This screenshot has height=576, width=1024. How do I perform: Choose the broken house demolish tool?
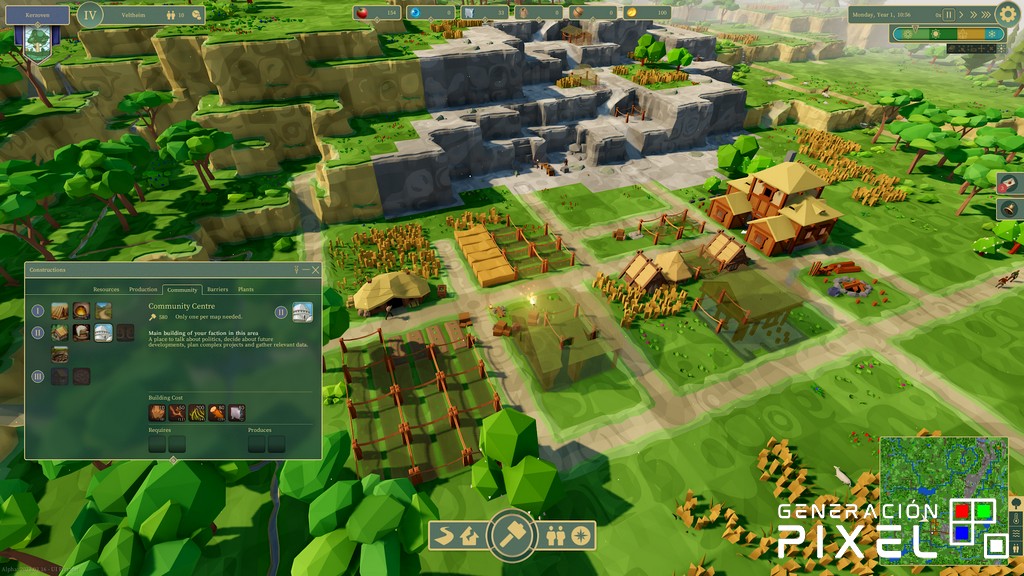coord(468,537)
